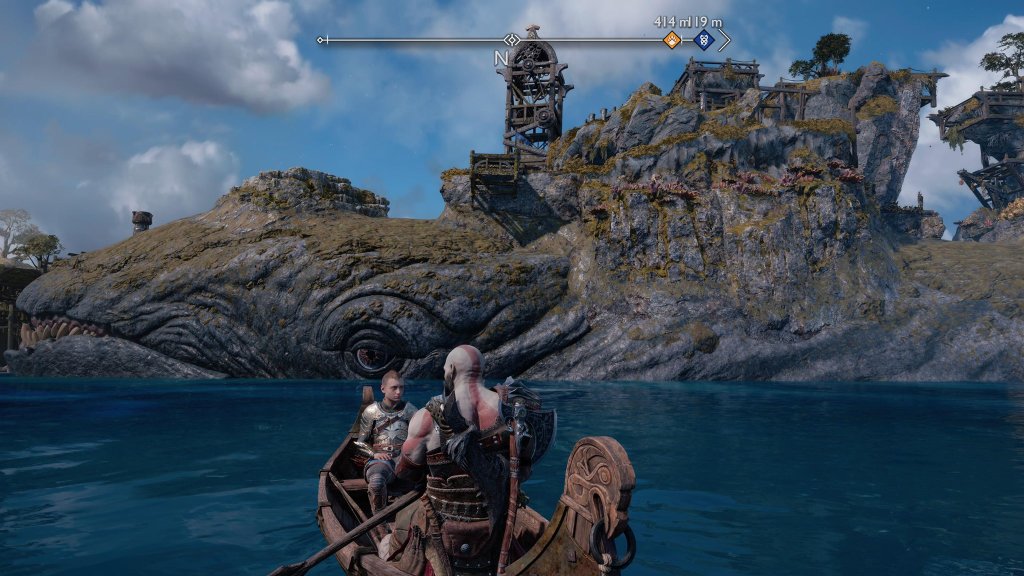Screen dimensions: 1024x576
Task: Click the blue knot objective marker
Action: (703, 40)
